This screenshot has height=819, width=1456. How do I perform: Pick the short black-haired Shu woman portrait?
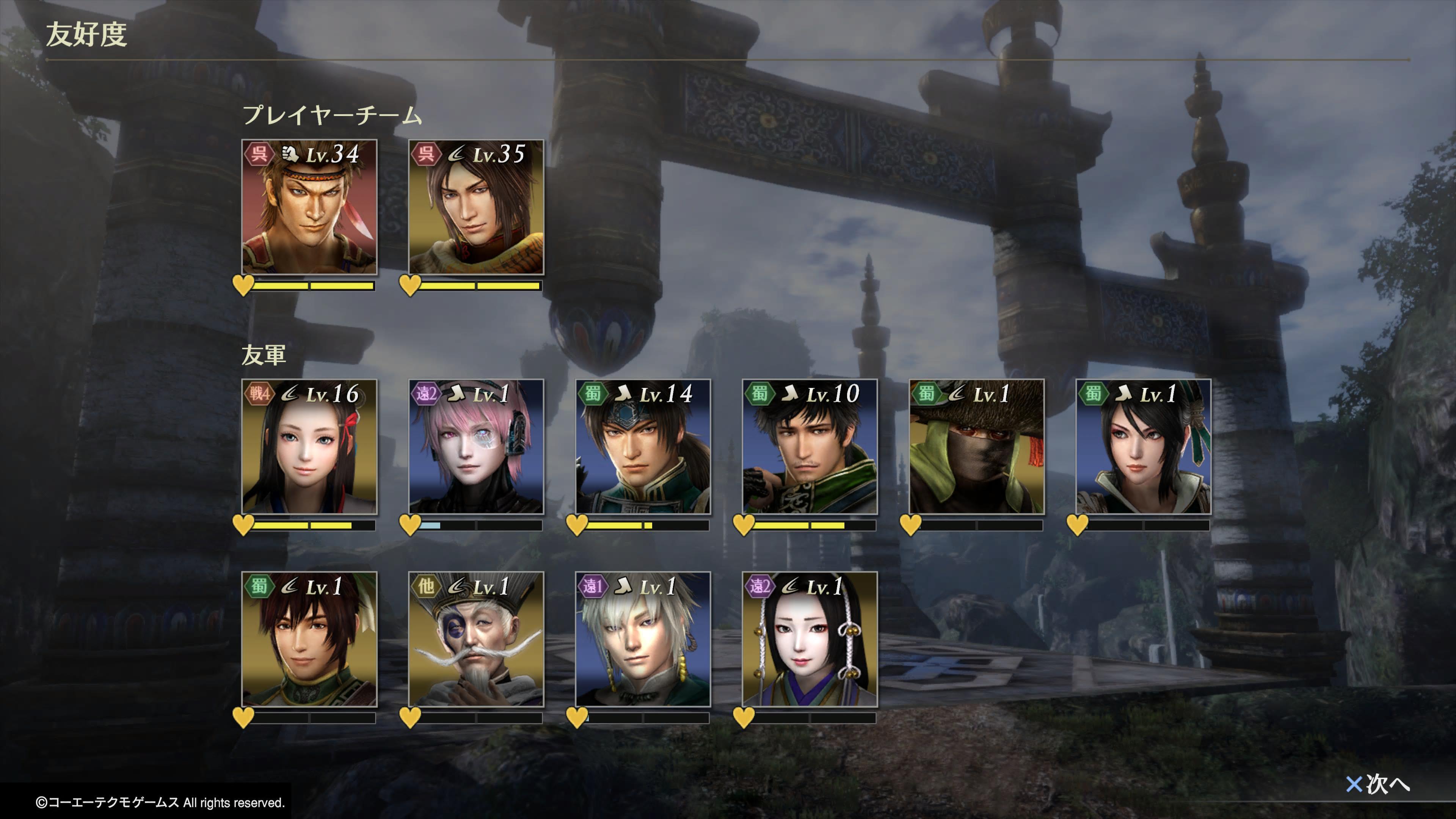tap(1143, 447)
